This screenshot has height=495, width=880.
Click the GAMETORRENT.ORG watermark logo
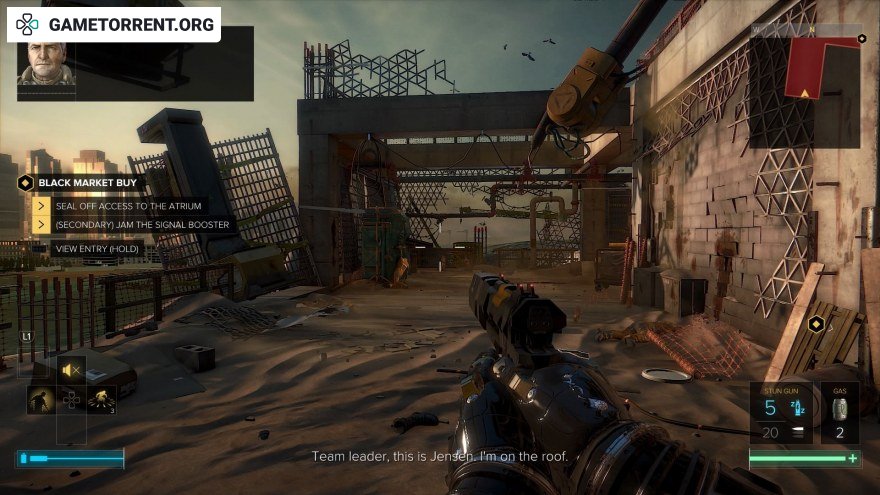114,24
